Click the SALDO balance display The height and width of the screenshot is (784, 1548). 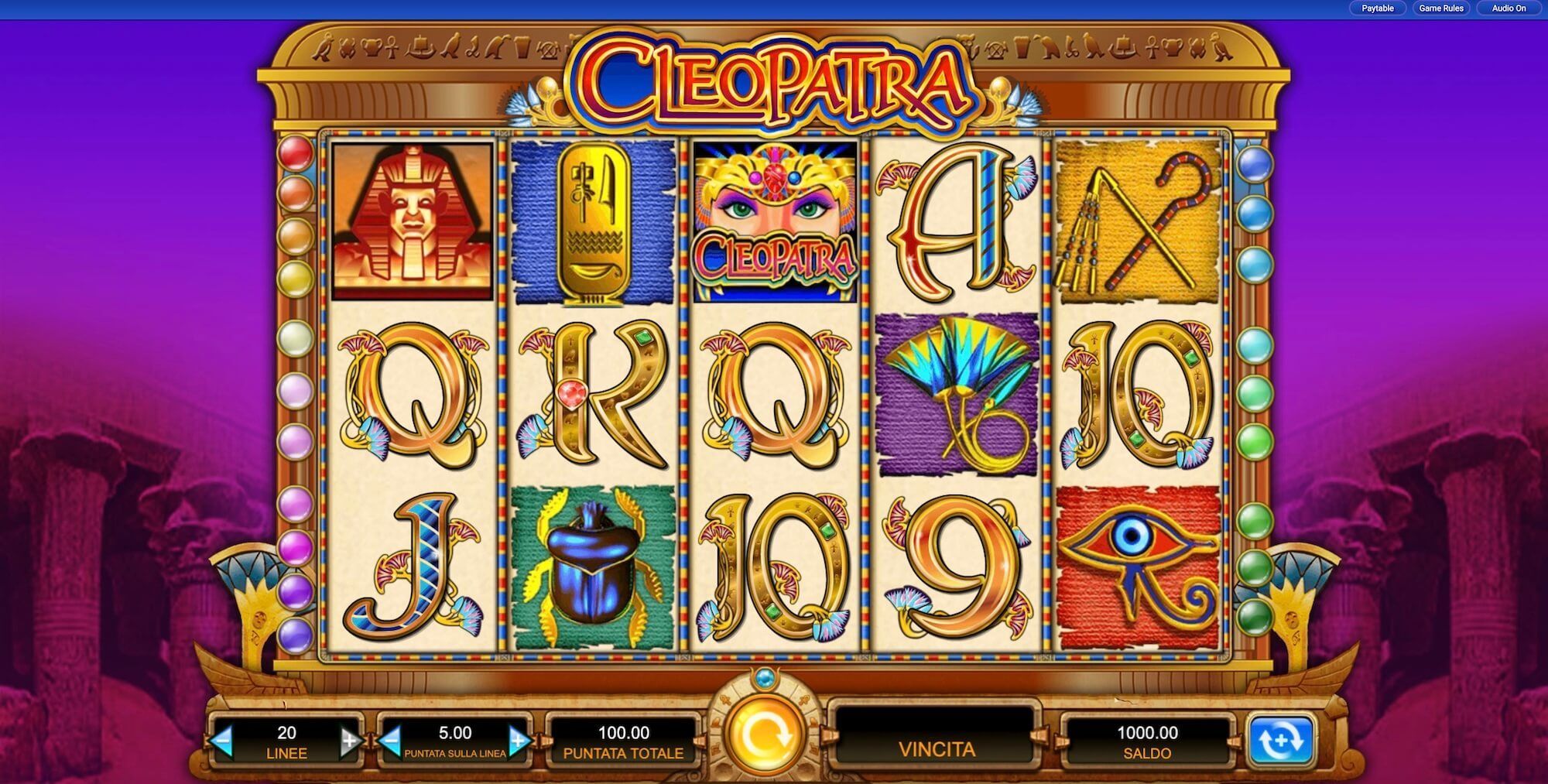coord(1149,741)
